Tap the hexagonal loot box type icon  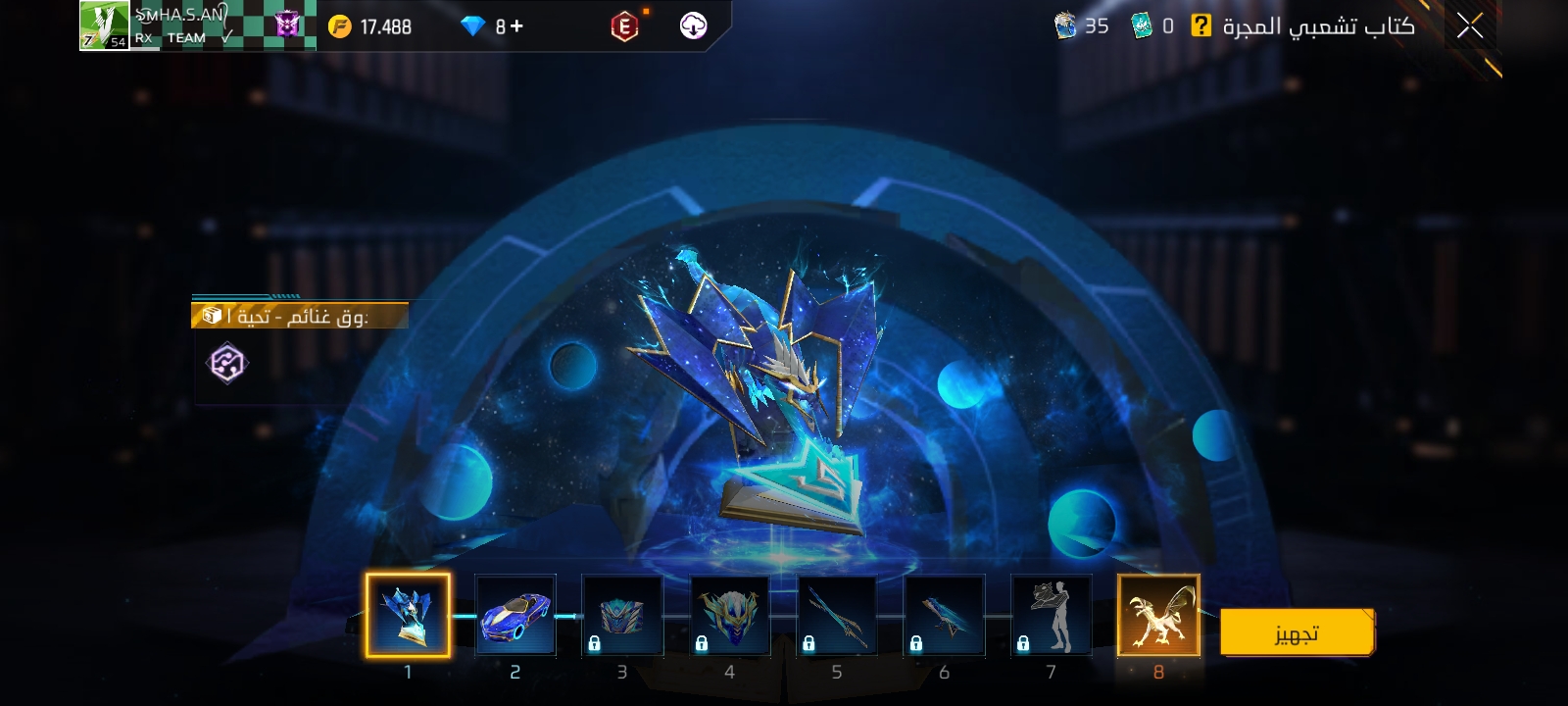[227, 363]
